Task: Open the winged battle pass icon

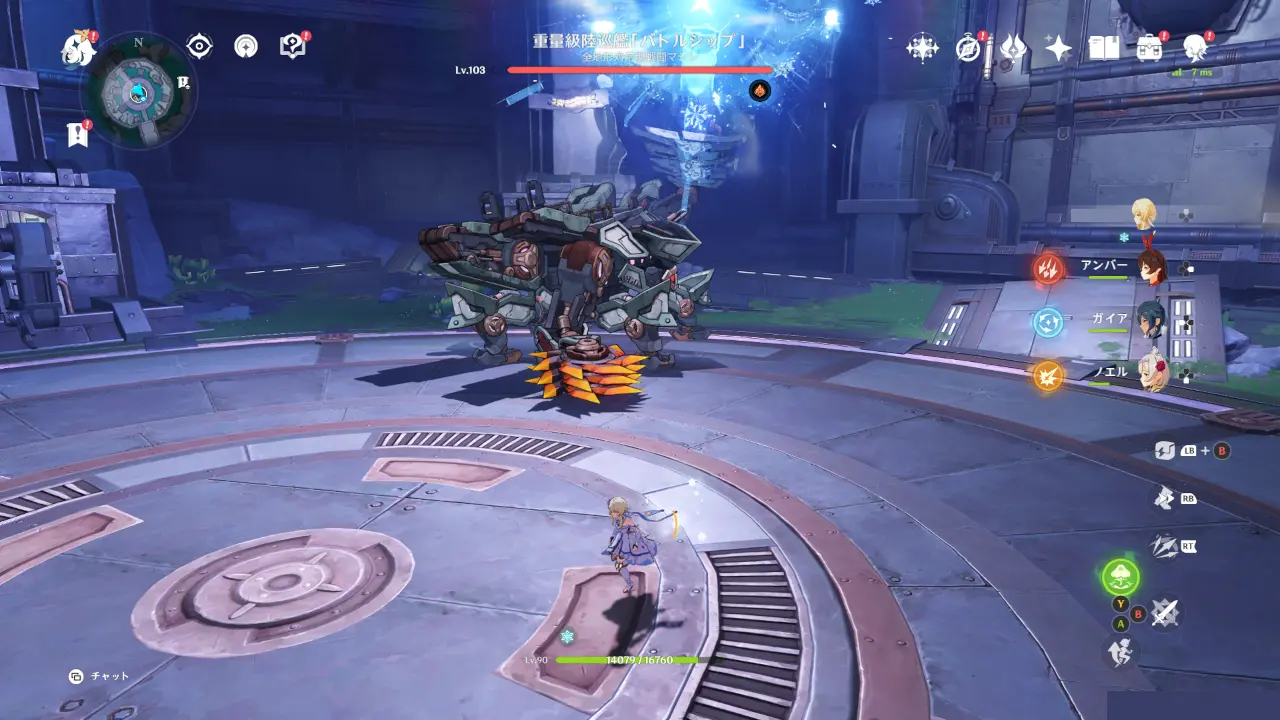Action: click(x=1013, y=47)
